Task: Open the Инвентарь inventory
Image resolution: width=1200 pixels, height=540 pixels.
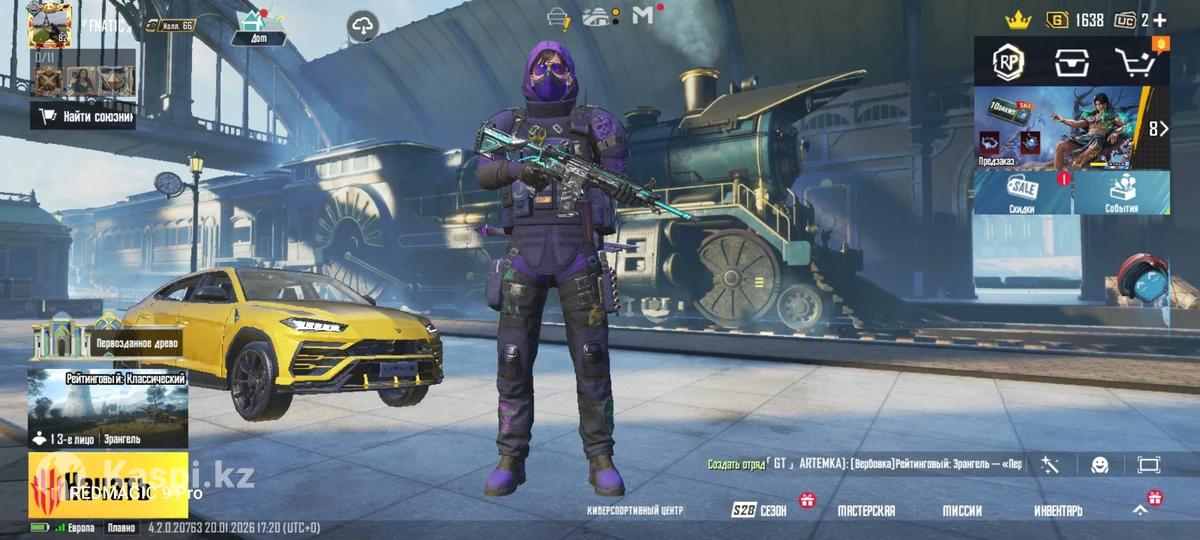Action: pyautogui.click(x=1058, y=511)
